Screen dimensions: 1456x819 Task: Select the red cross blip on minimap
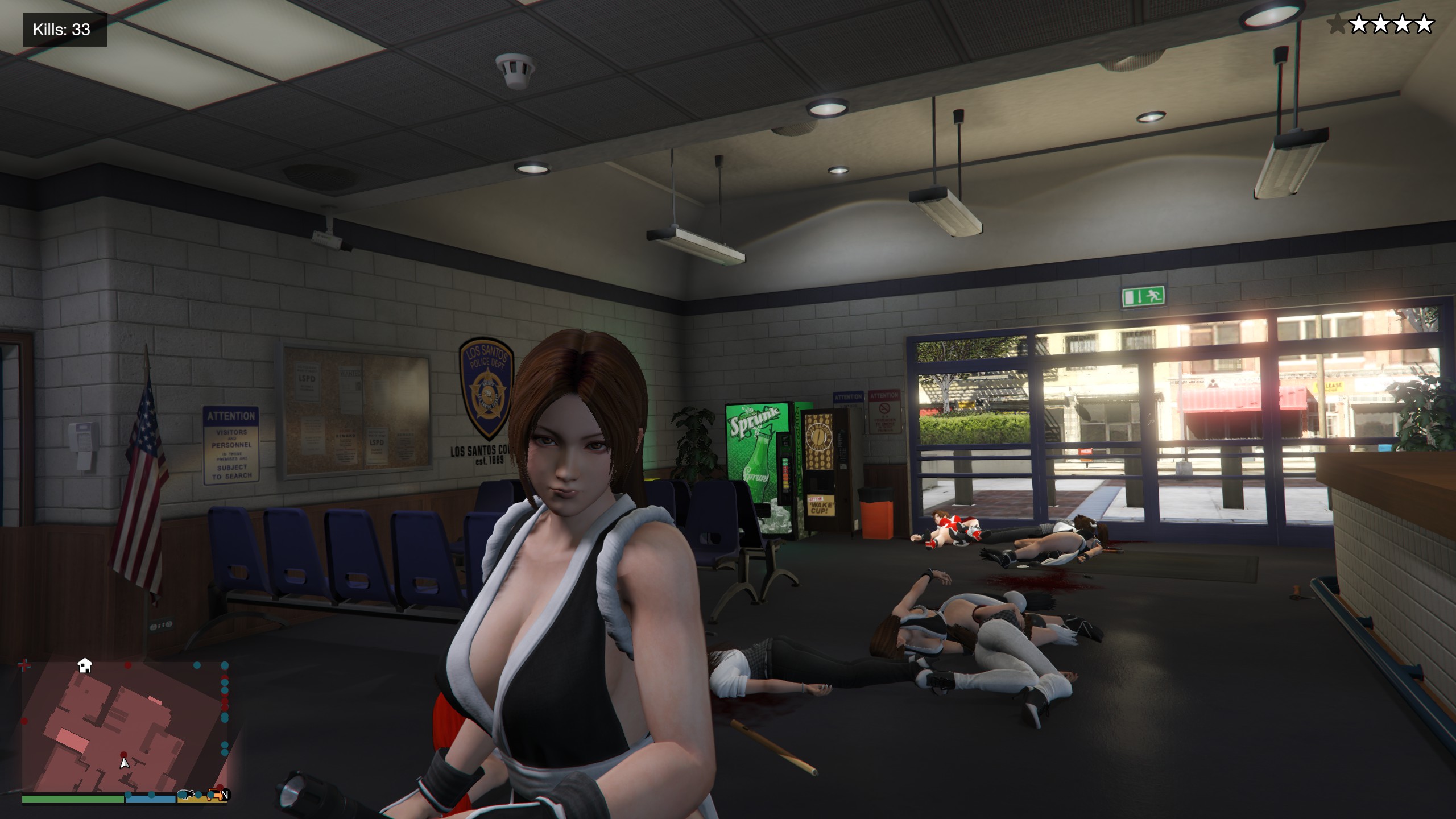pyautogui.click(x=24, y=665)
